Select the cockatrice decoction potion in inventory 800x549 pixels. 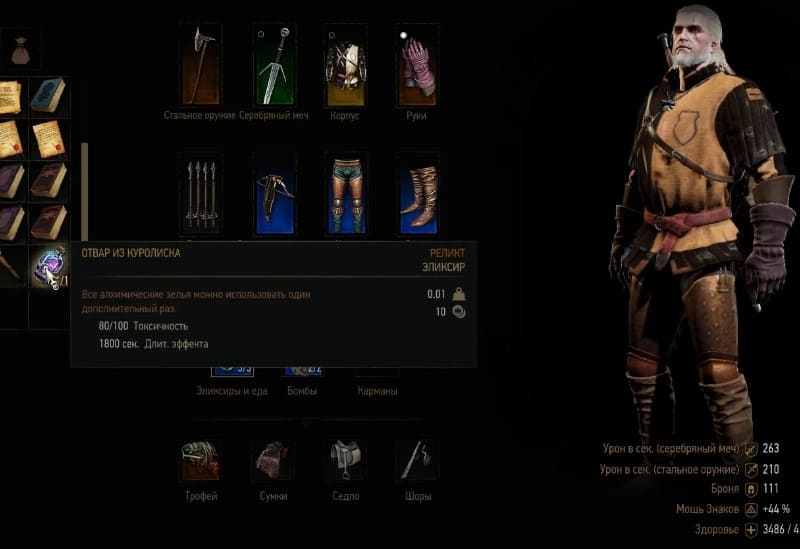click(47, 267)
